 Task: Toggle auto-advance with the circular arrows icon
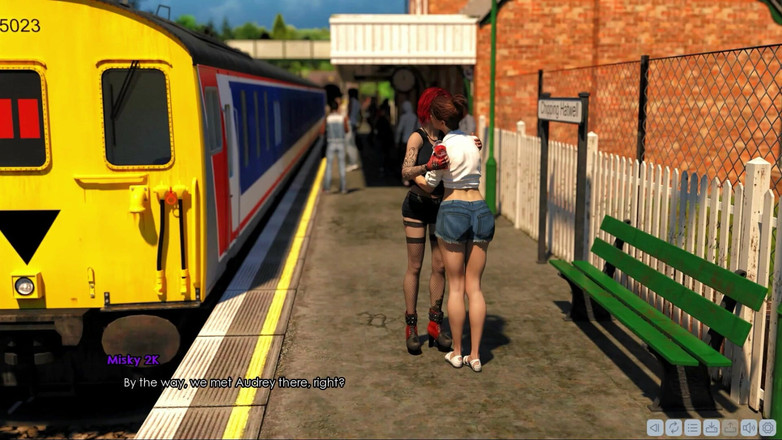click(x=674, y=428)
